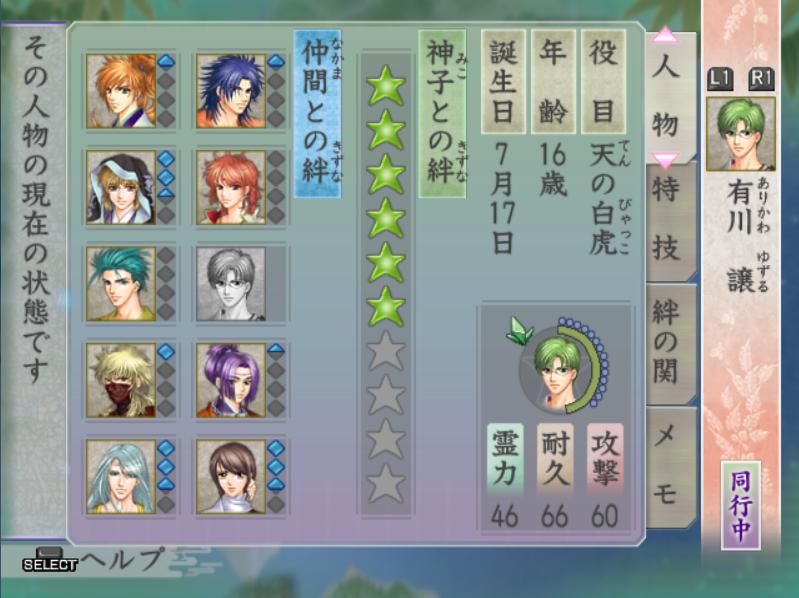Pick the red-haired companion portrait

pos(230,186)
